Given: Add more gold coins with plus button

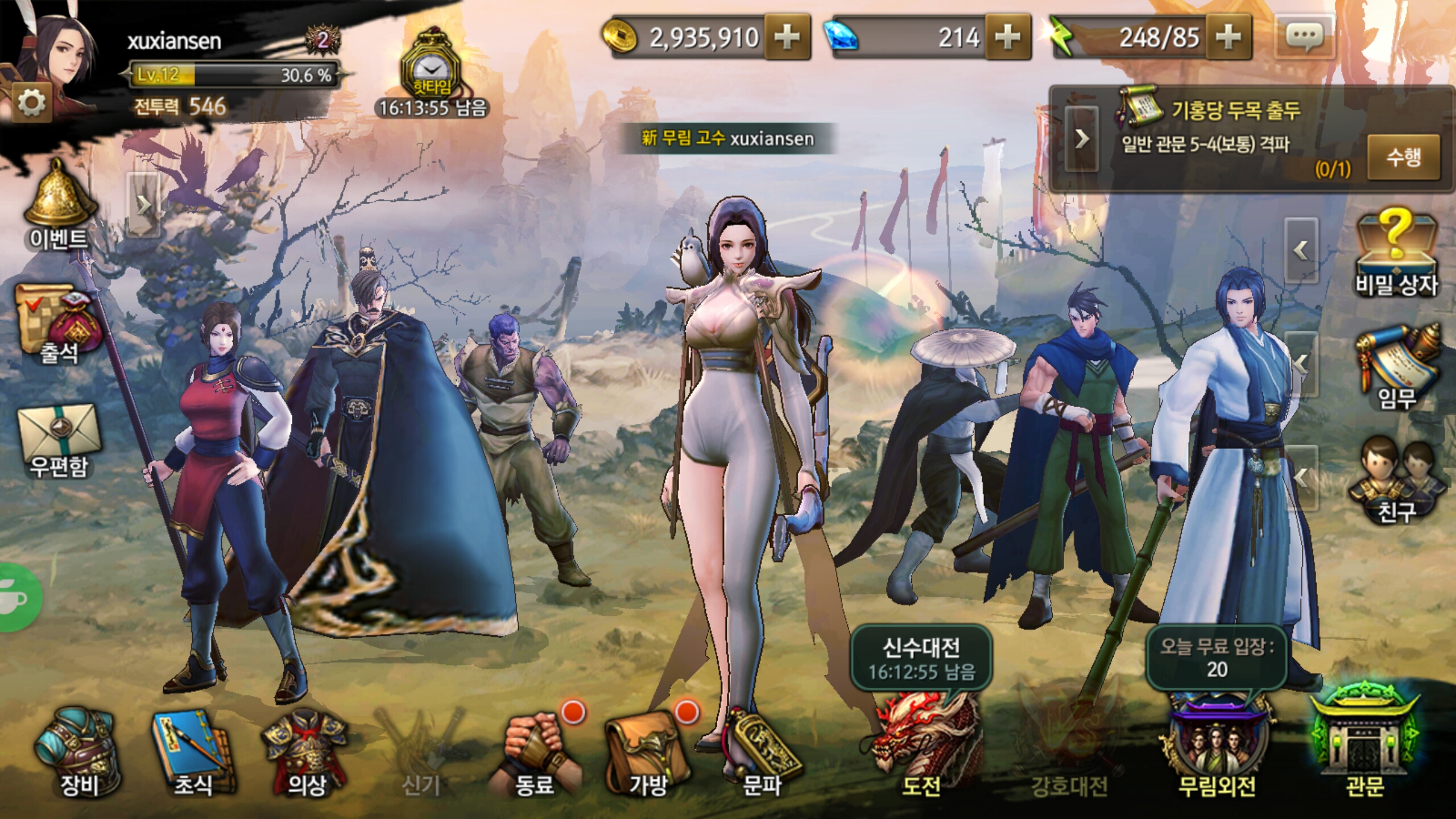Looking at the screenshot, I should pos(787,38).
